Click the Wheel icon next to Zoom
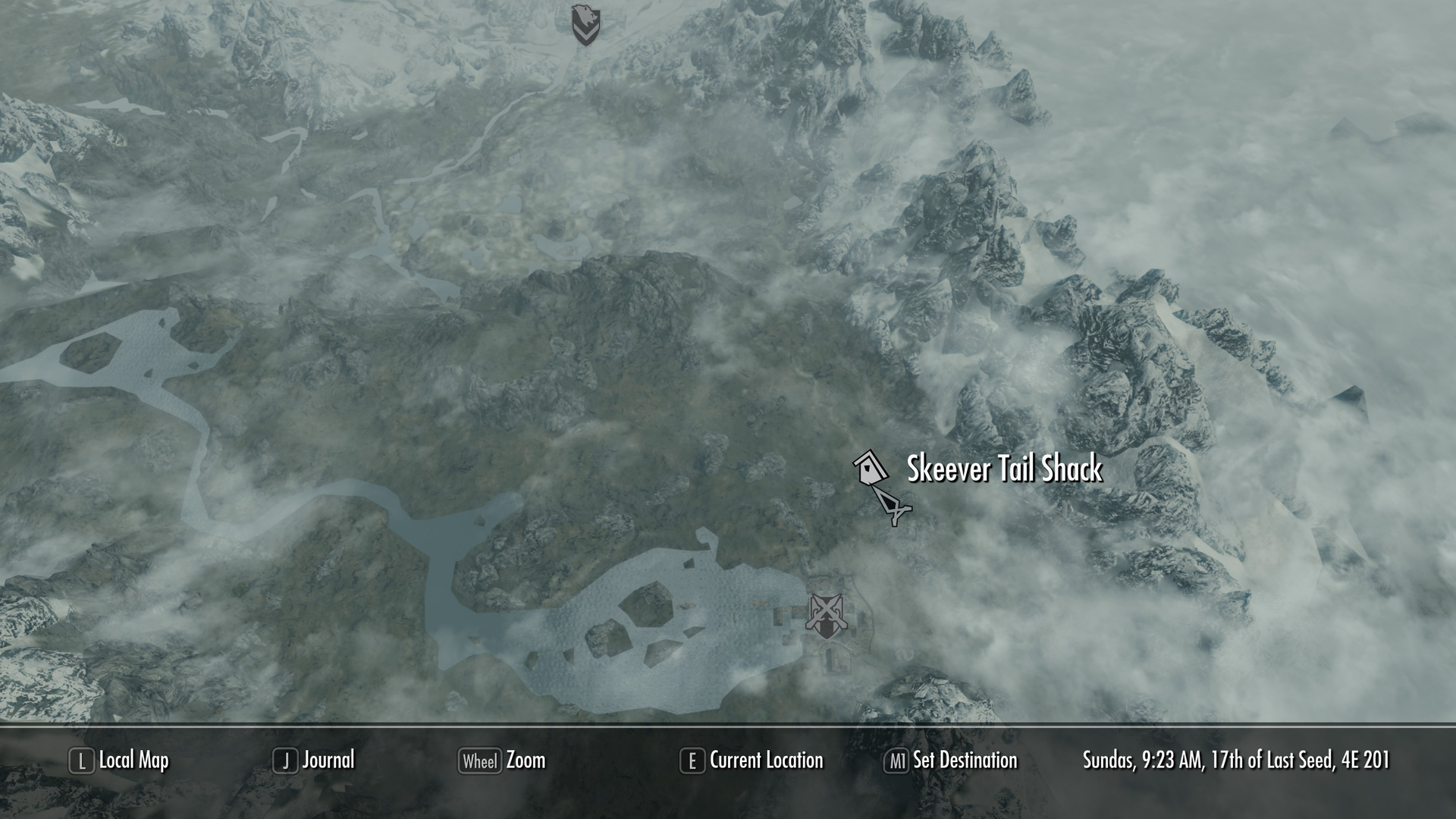 click(x=479, y=761)
